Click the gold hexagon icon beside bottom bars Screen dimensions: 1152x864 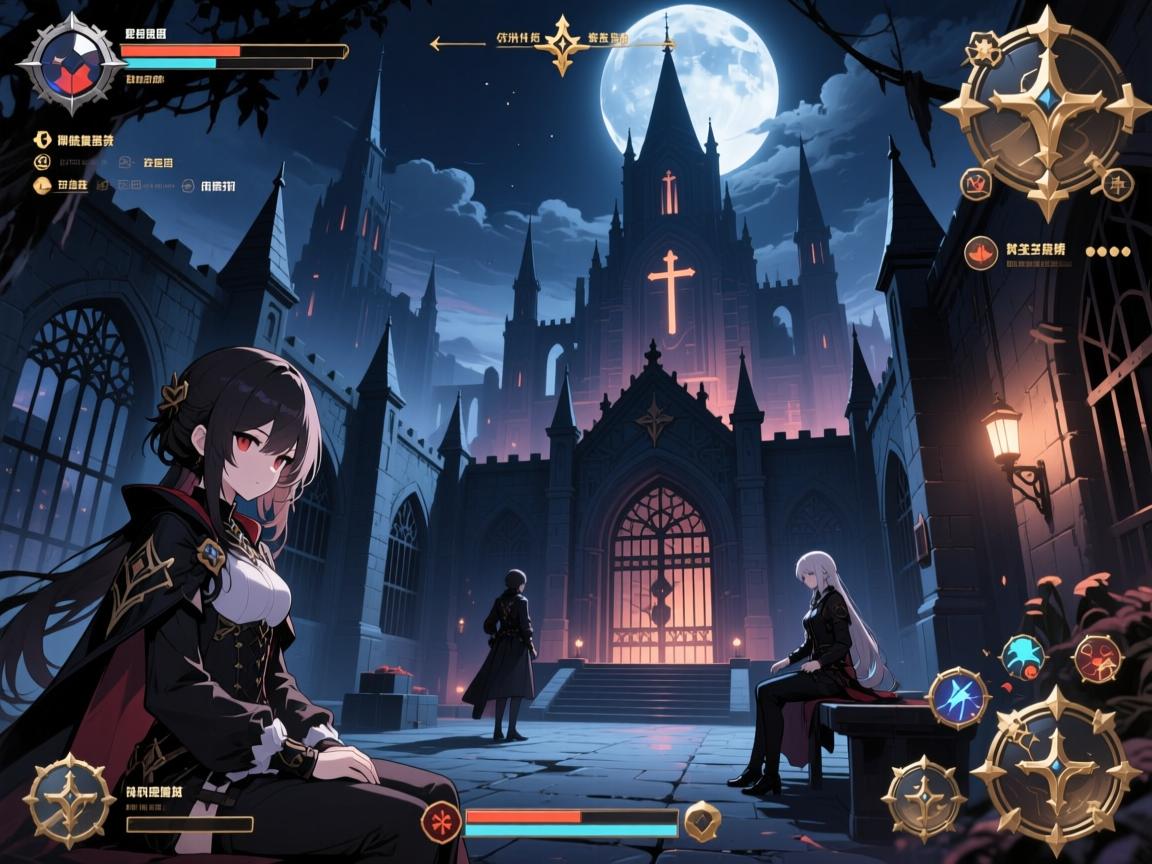704,821
